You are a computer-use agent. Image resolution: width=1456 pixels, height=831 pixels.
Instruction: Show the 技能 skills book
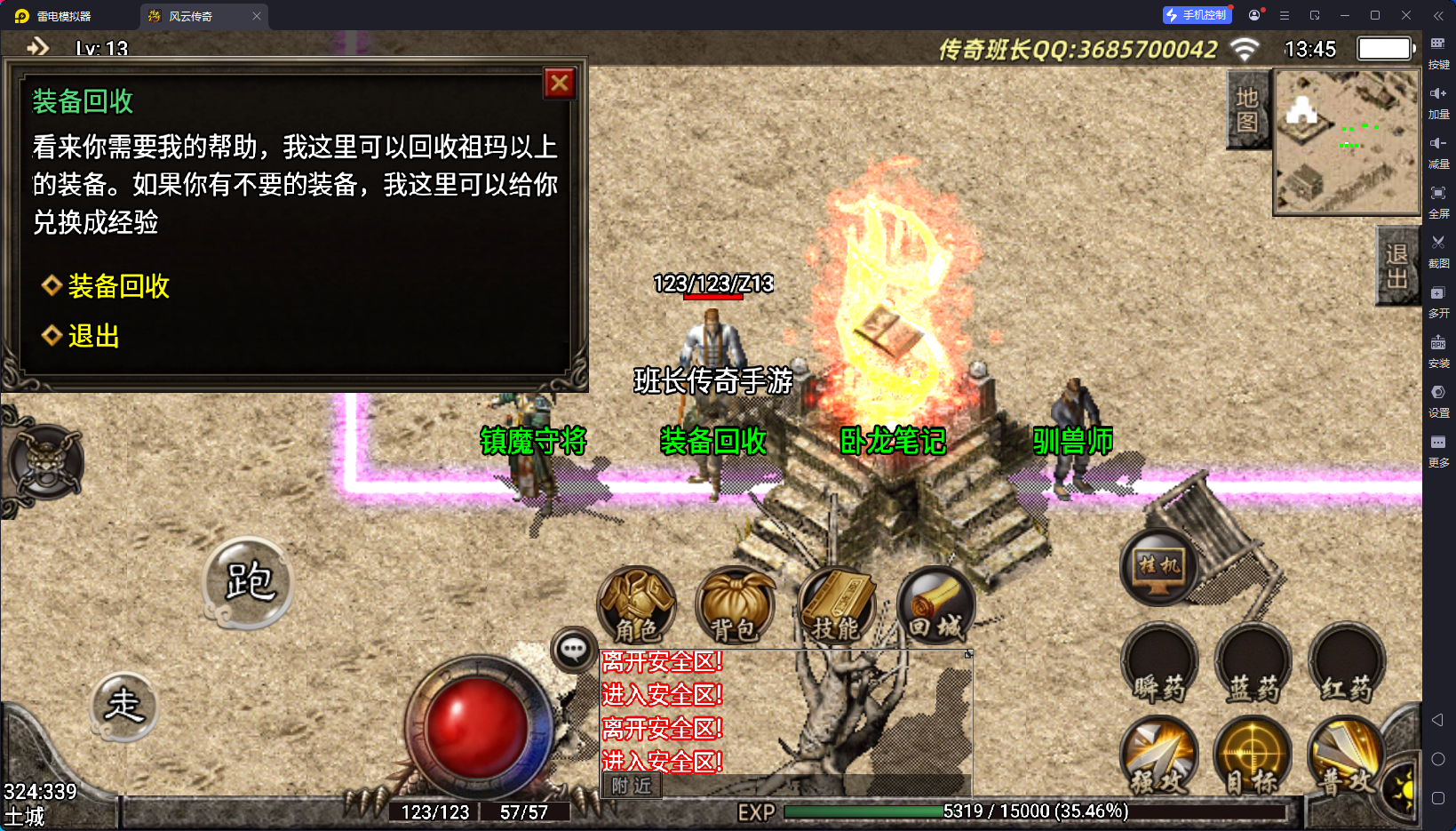click(x=836, y=606)
